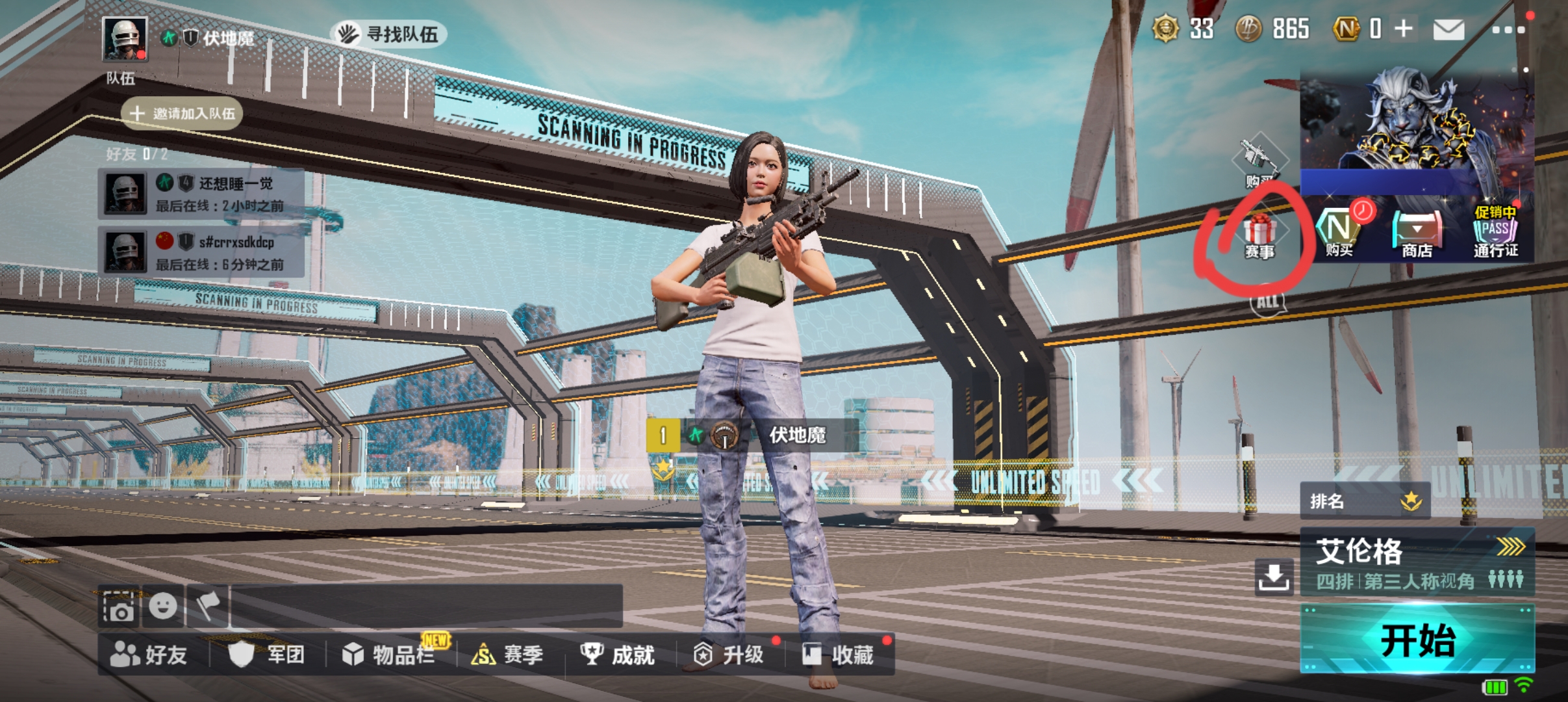
Task: Invite a friend with 邀请加入队伍
Action: pyautogui.click(x=183, y=114)
